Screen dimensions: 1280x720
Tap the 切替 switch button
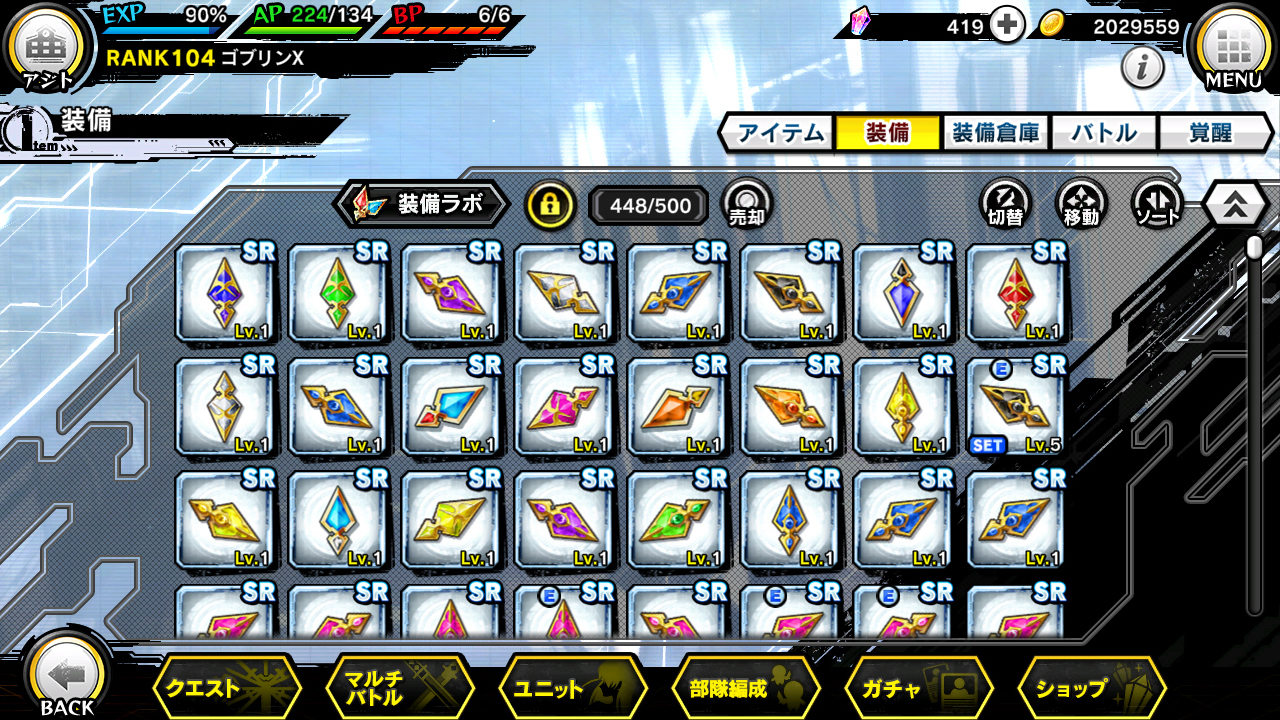click(1005, 204)
